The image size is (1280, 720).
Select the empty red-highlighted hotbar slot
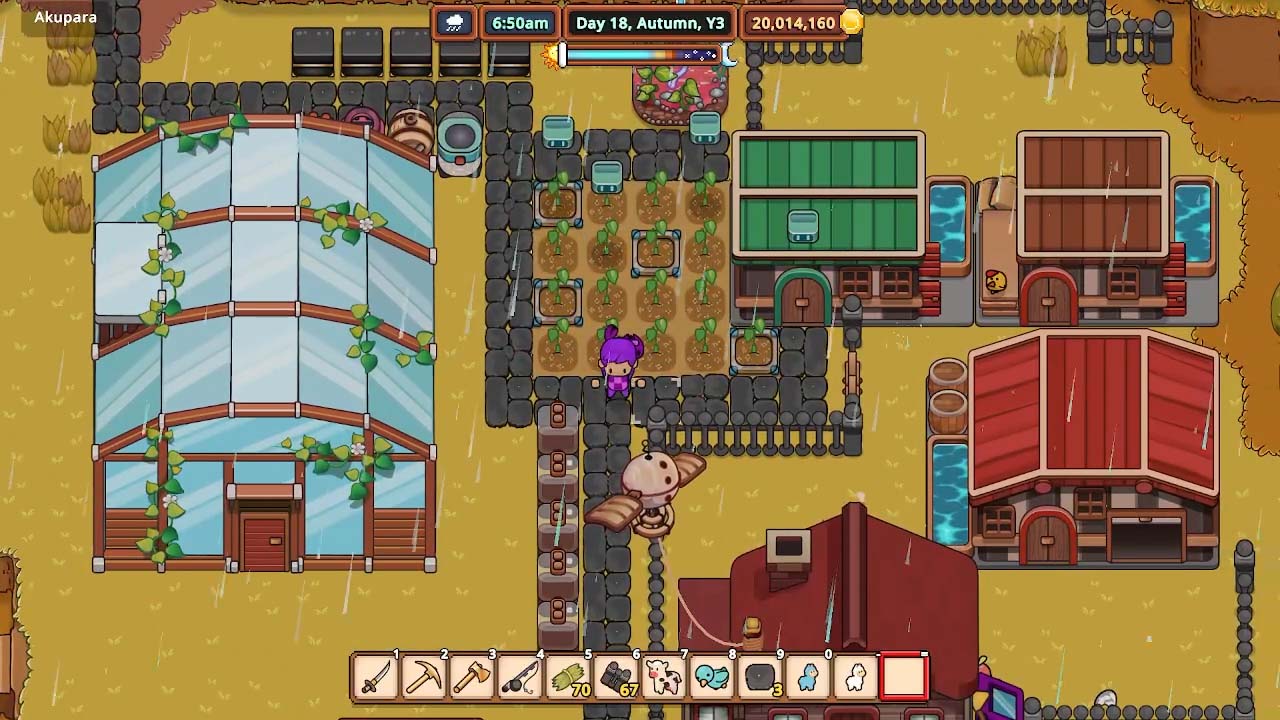(904, 677)
